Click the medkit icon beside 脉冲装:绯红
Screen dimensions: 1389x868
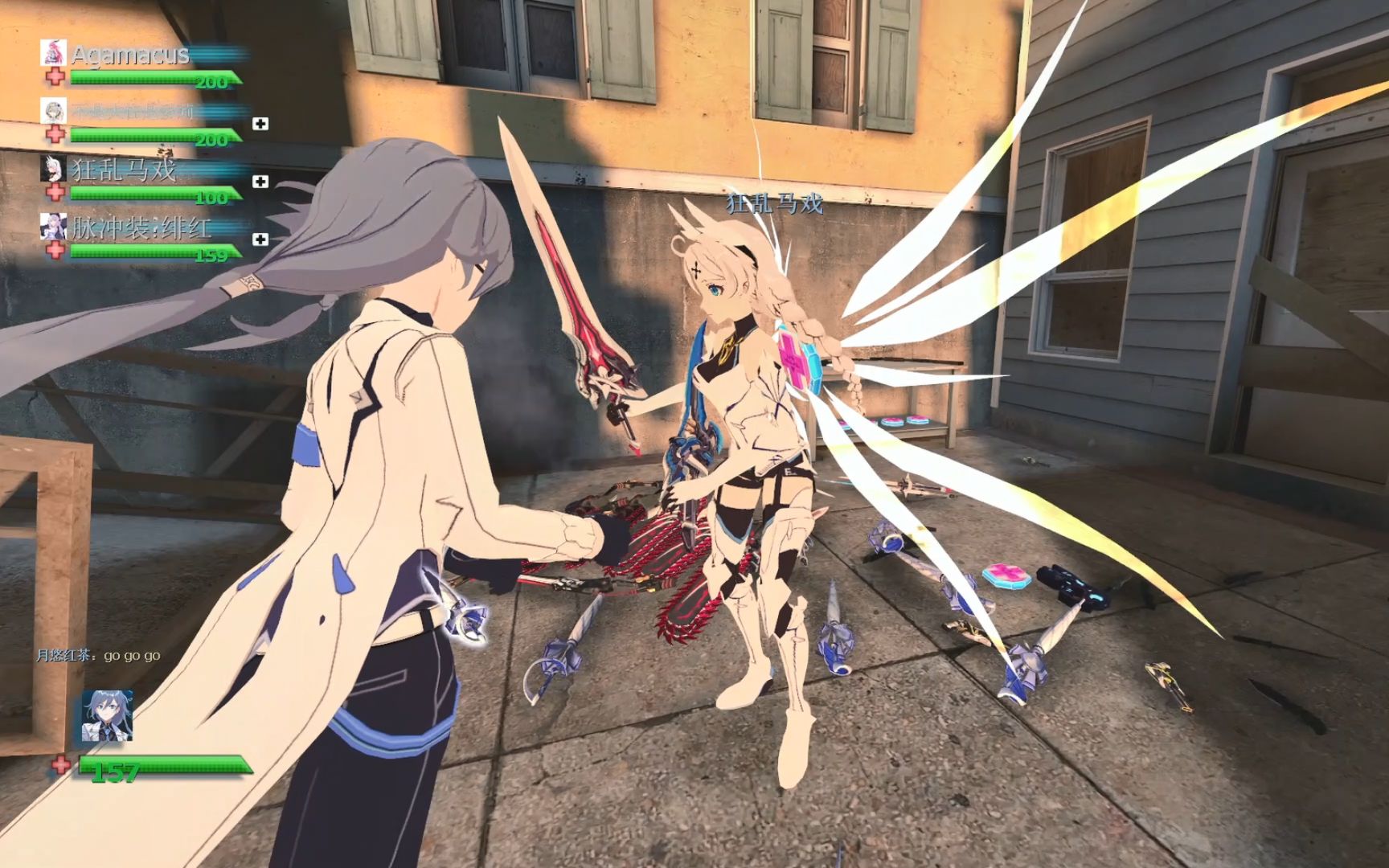260,240
